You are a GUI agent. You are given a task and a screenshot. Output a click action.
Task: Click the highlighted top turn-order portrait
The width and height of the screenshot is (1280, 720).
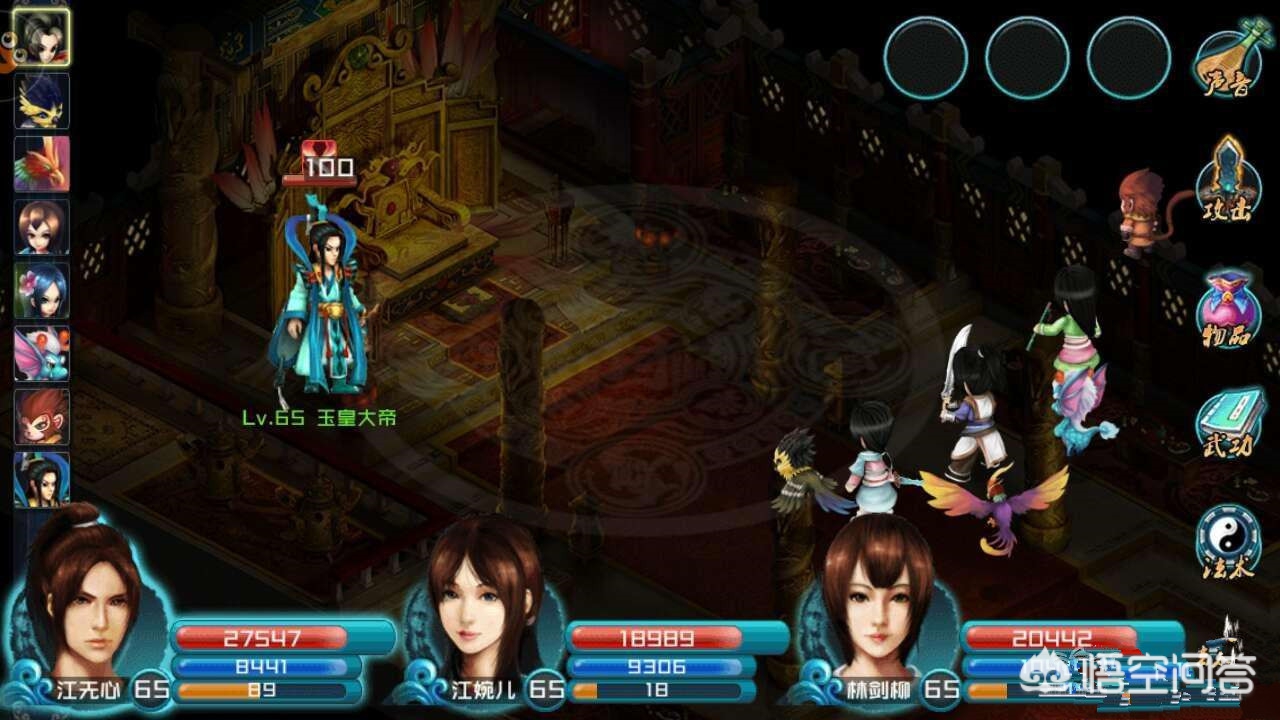pyautogui.click(x=42, y=38)
